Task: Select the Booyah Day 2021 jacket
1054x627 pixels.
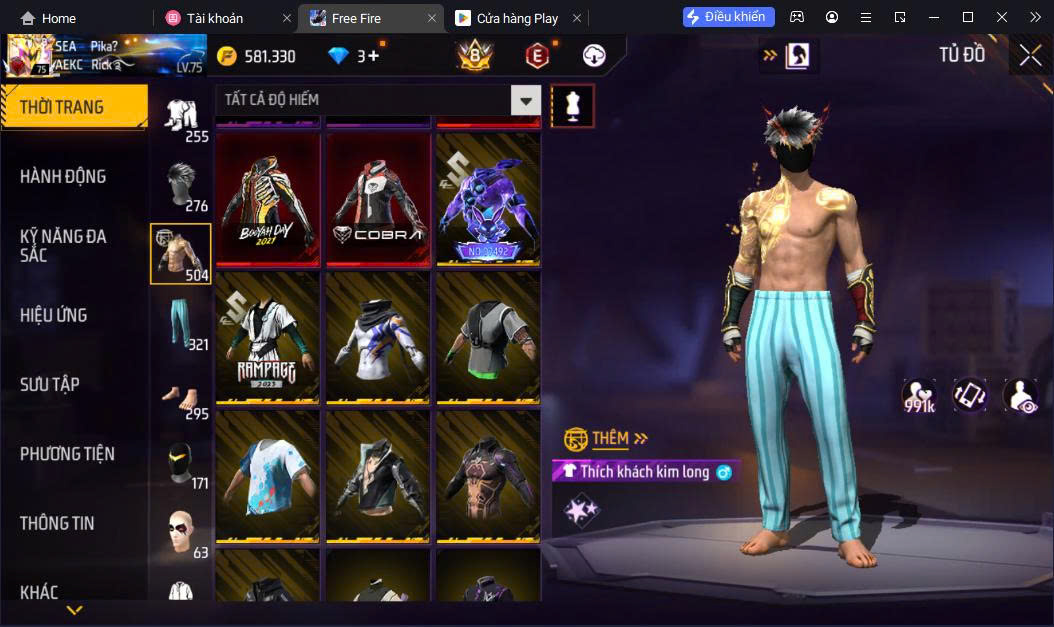Action: [268, 200]
